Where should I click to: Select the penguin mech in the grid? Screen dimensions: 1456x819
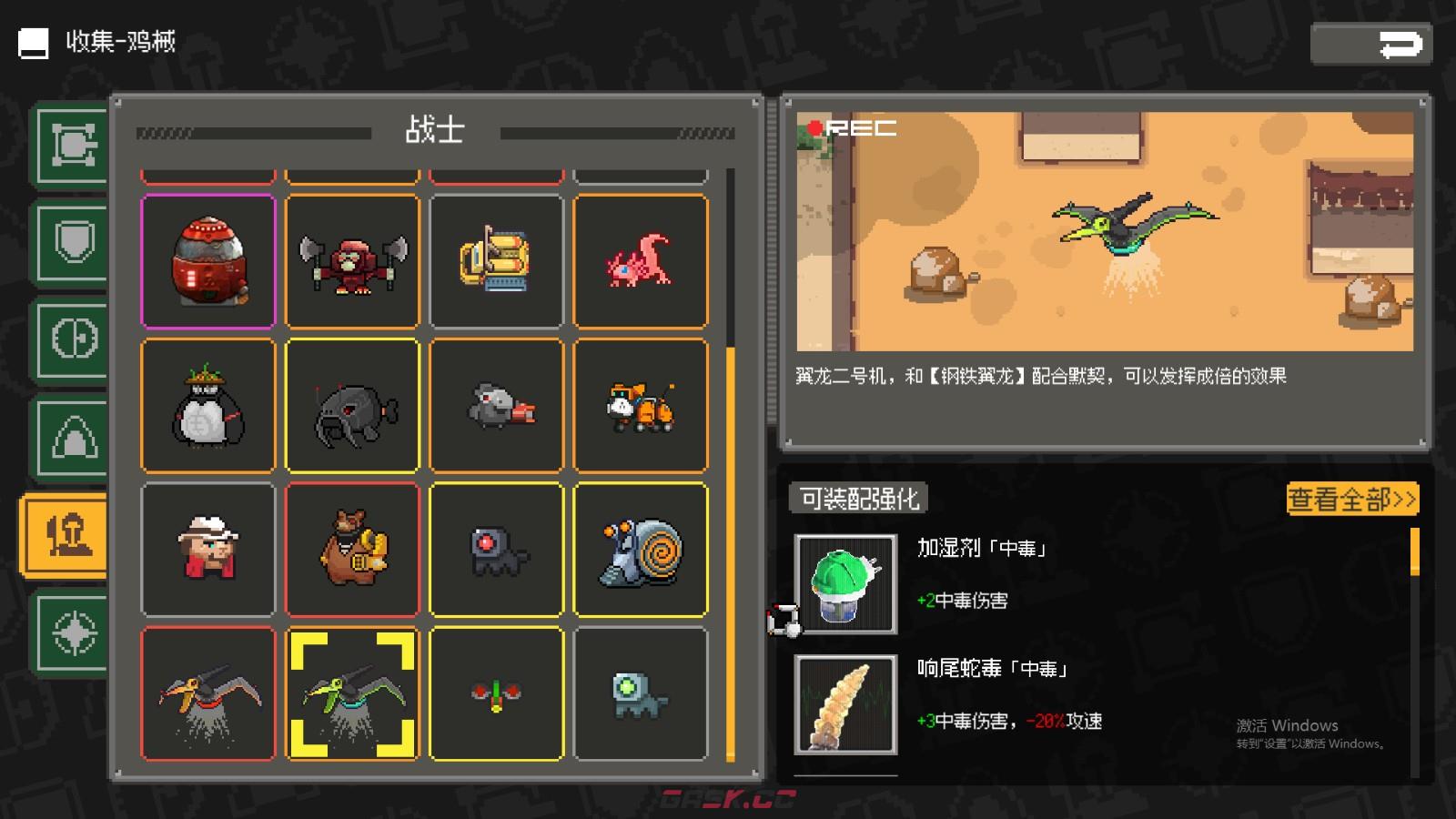click(207, 406)
